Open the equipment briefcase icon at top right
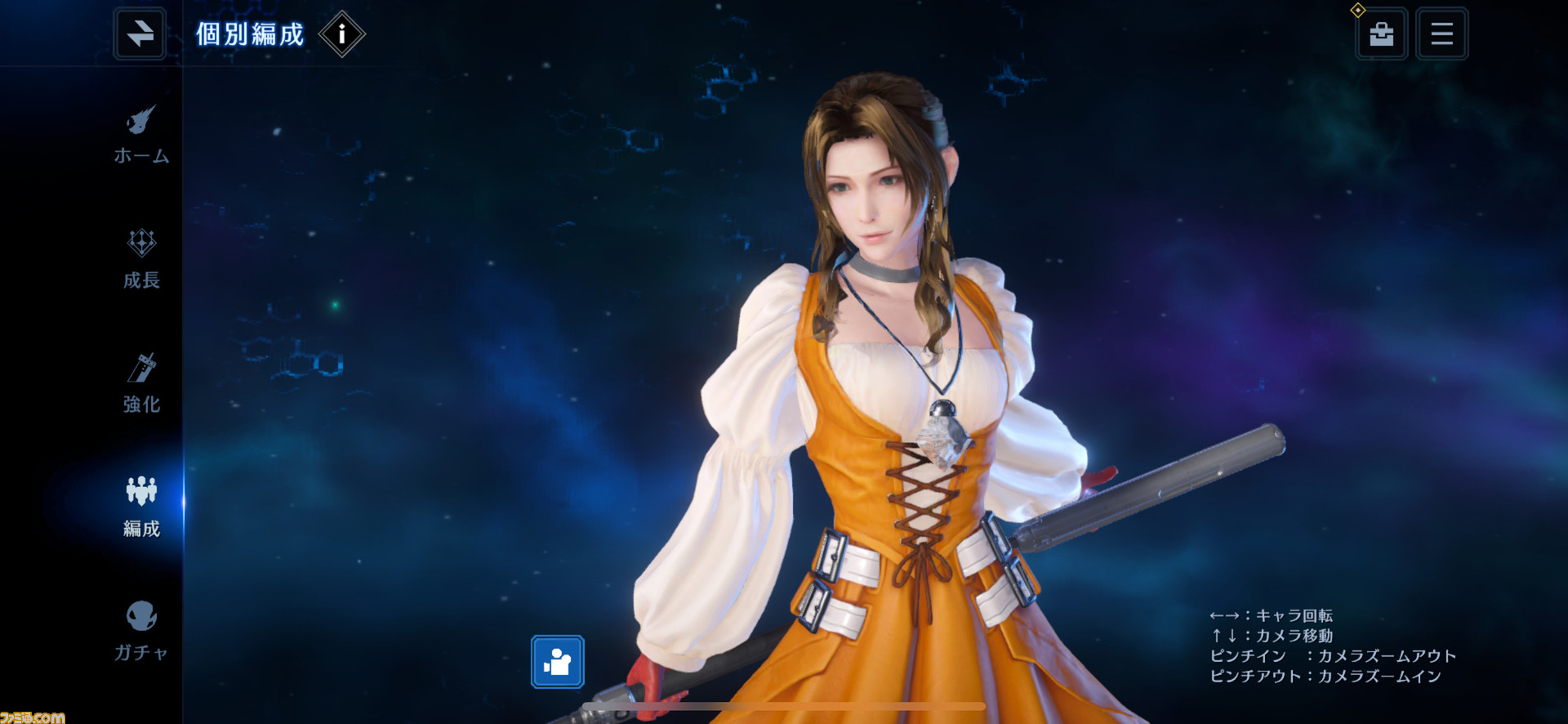Image resolution: width=1568 pixels, height=724 pixels. (x=1382, y=34)
